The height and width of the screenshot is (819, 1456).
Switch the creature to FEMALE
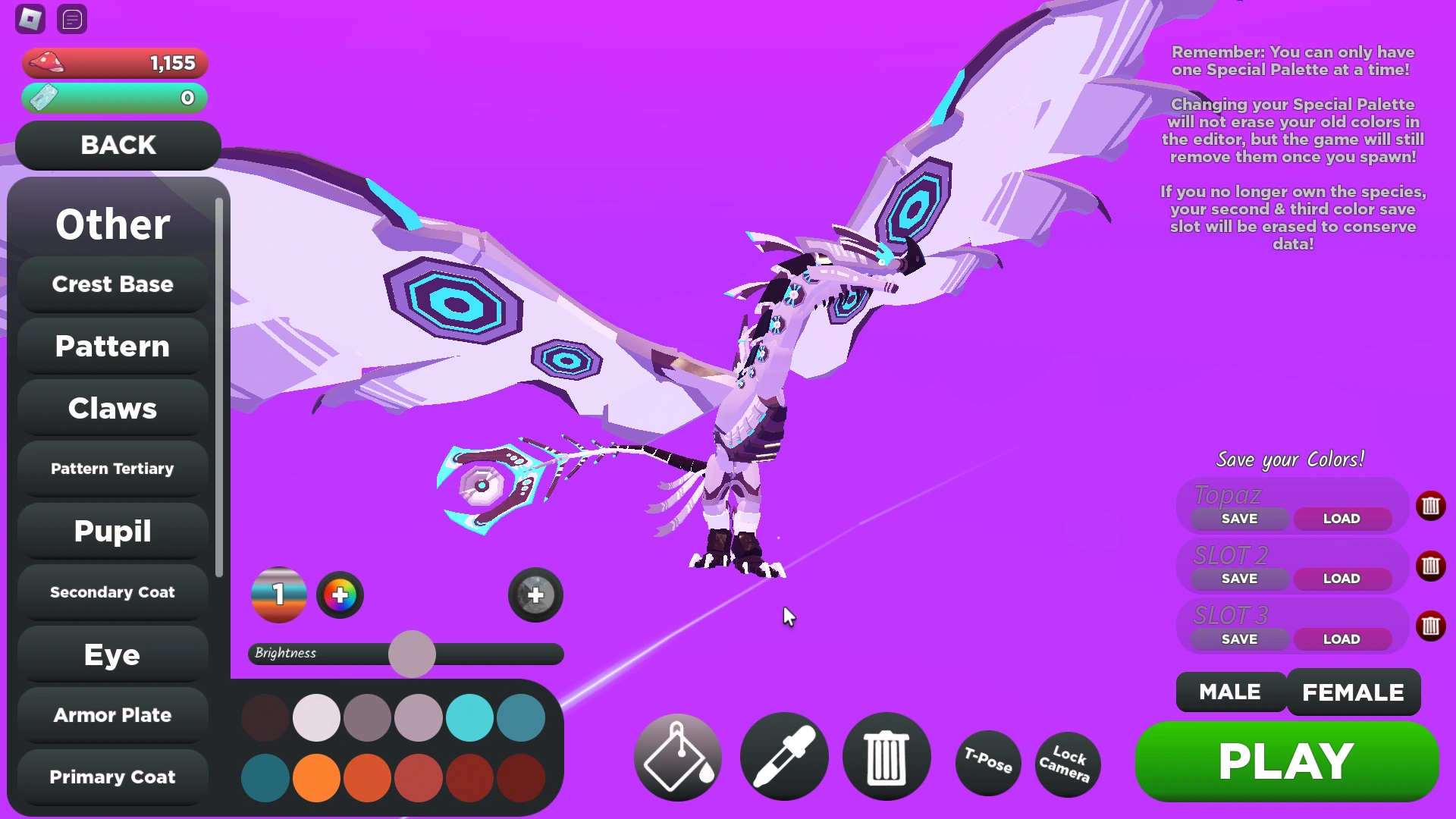coord(1353,692)
